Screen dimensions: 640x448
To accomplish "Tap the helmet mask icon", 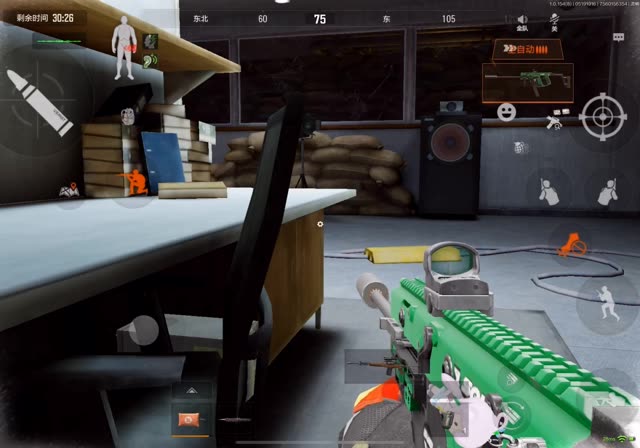I will point(127,118).
